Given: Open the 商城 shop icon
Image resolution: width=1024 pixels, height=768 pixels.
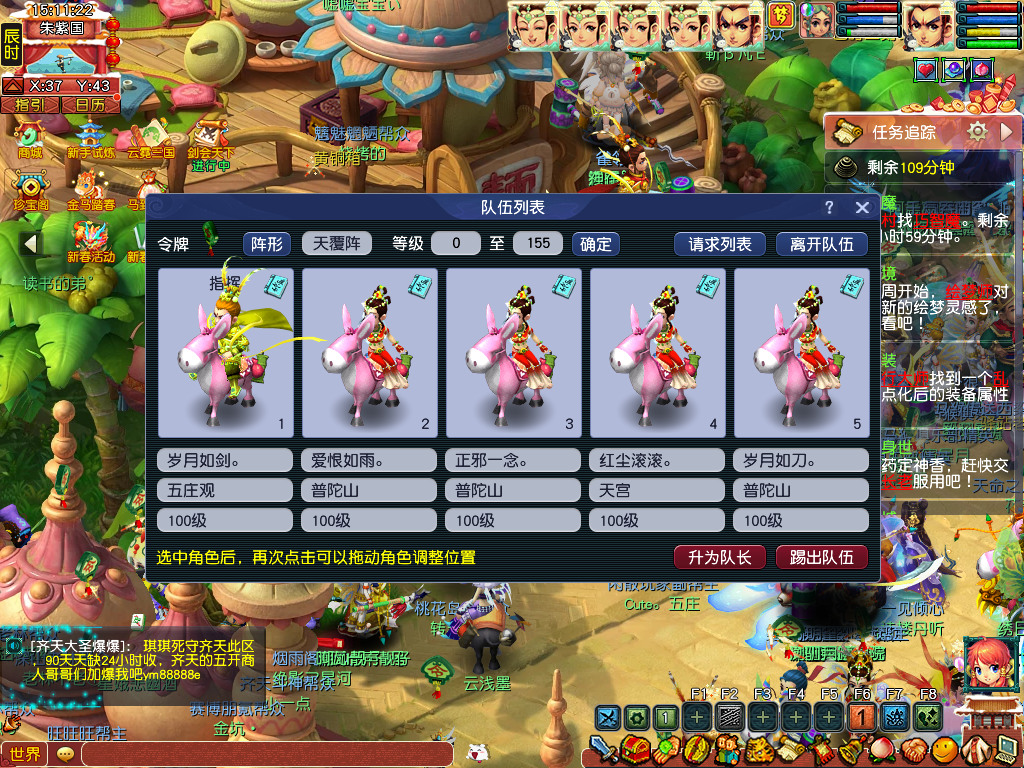Looking at the screenshot, I should coord(30,138).
